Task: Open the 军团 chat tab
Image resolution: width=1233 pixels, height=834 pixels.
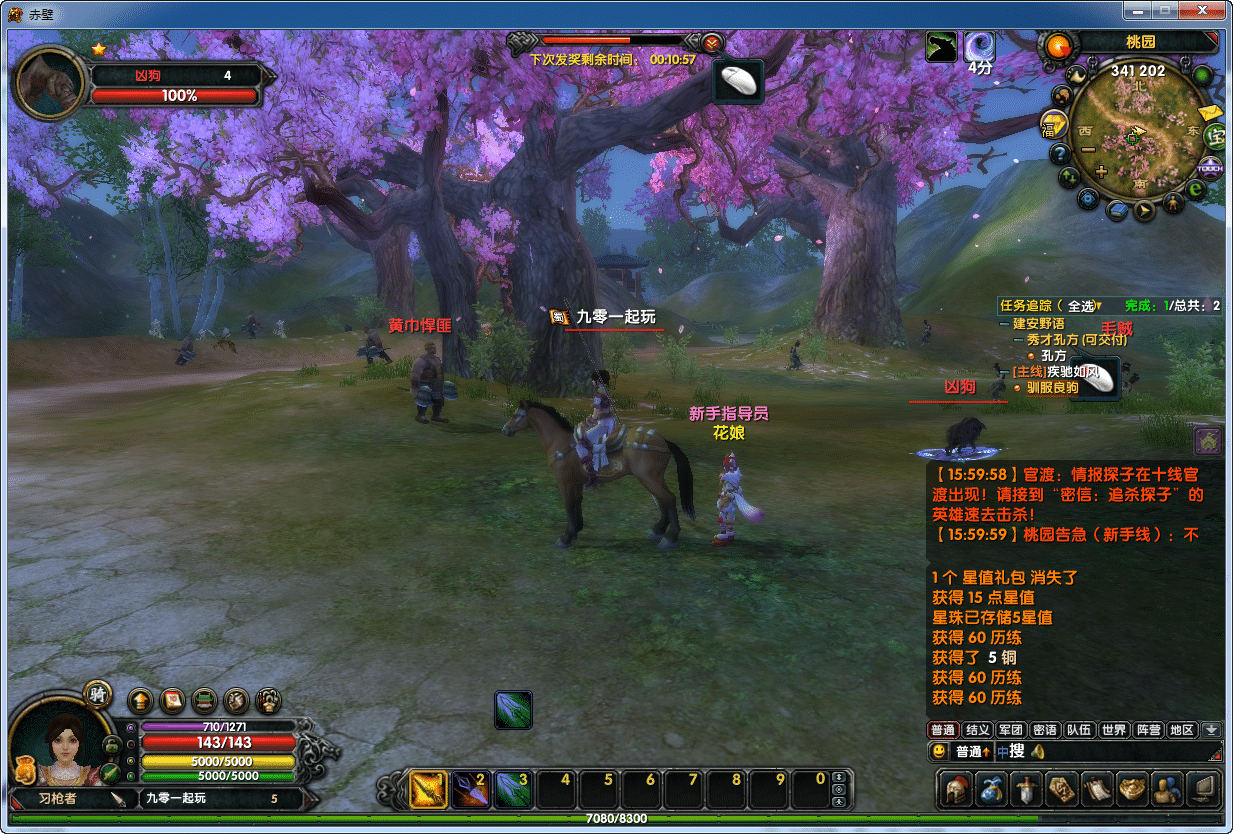Action: 1011,730
